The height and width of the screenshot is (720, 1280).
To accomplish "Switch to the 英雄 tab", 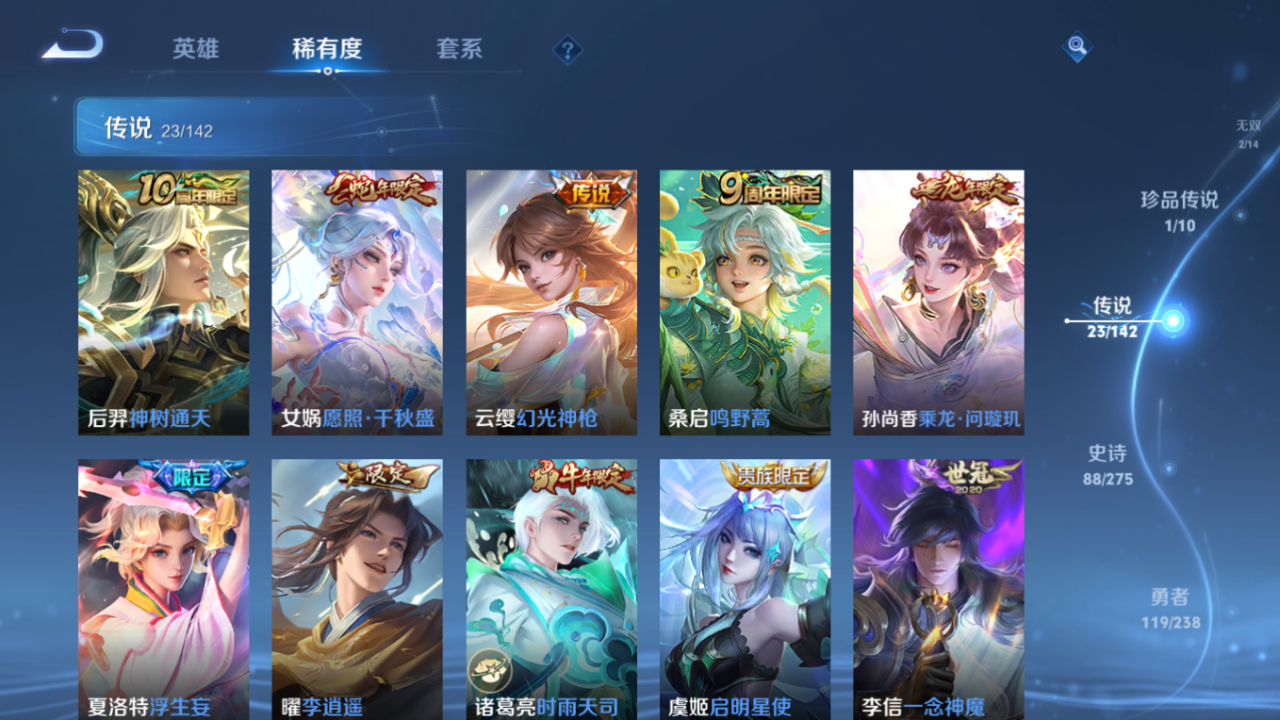I will 196,48.
